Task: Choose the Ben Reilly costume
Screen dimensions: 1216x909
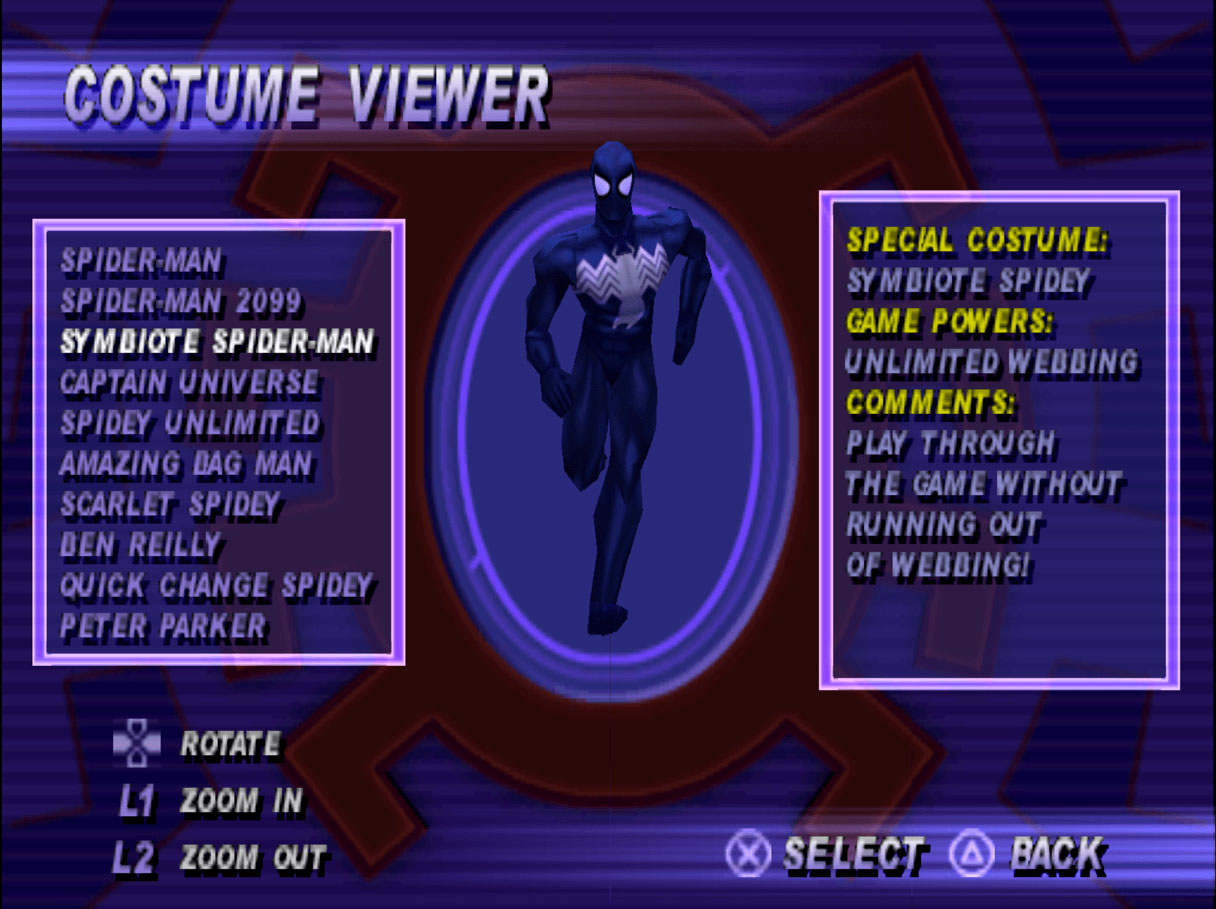Action: click(x=140, y=545)
